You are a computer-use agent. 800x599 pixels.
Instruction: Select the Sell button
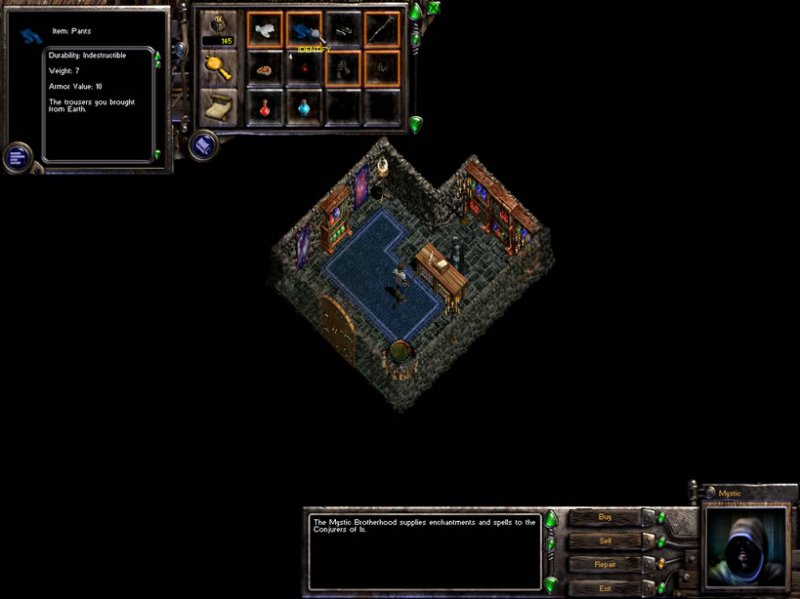click(x=604, y=541)
